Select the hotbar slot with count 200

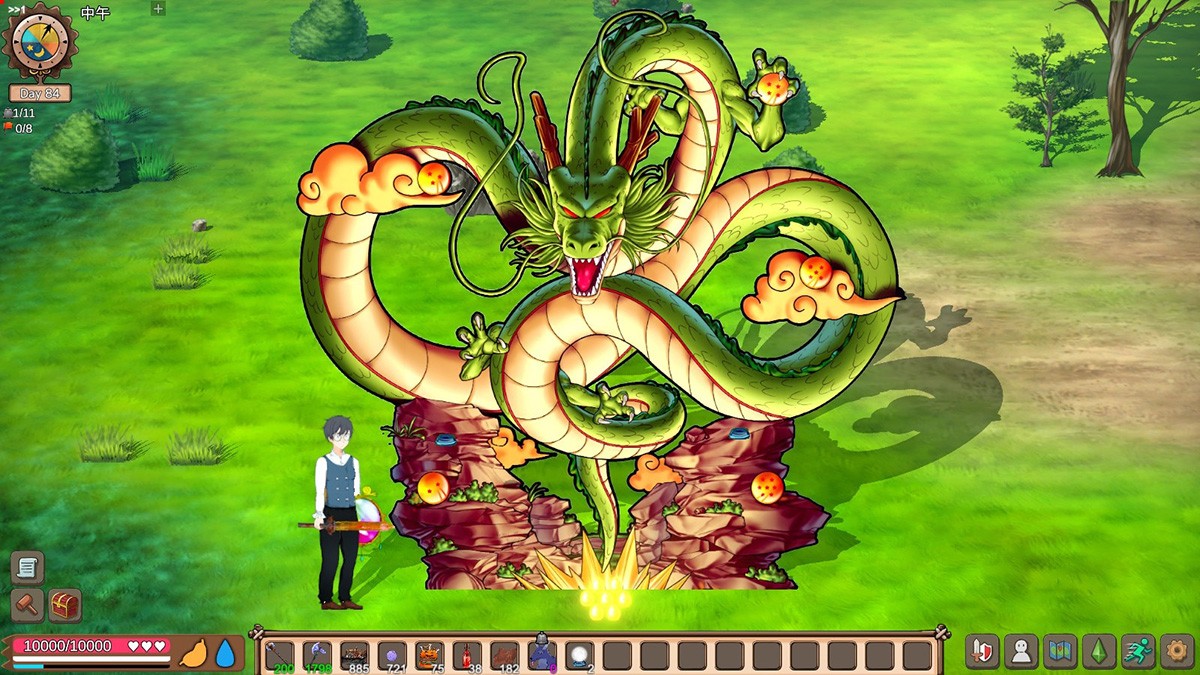280,655
